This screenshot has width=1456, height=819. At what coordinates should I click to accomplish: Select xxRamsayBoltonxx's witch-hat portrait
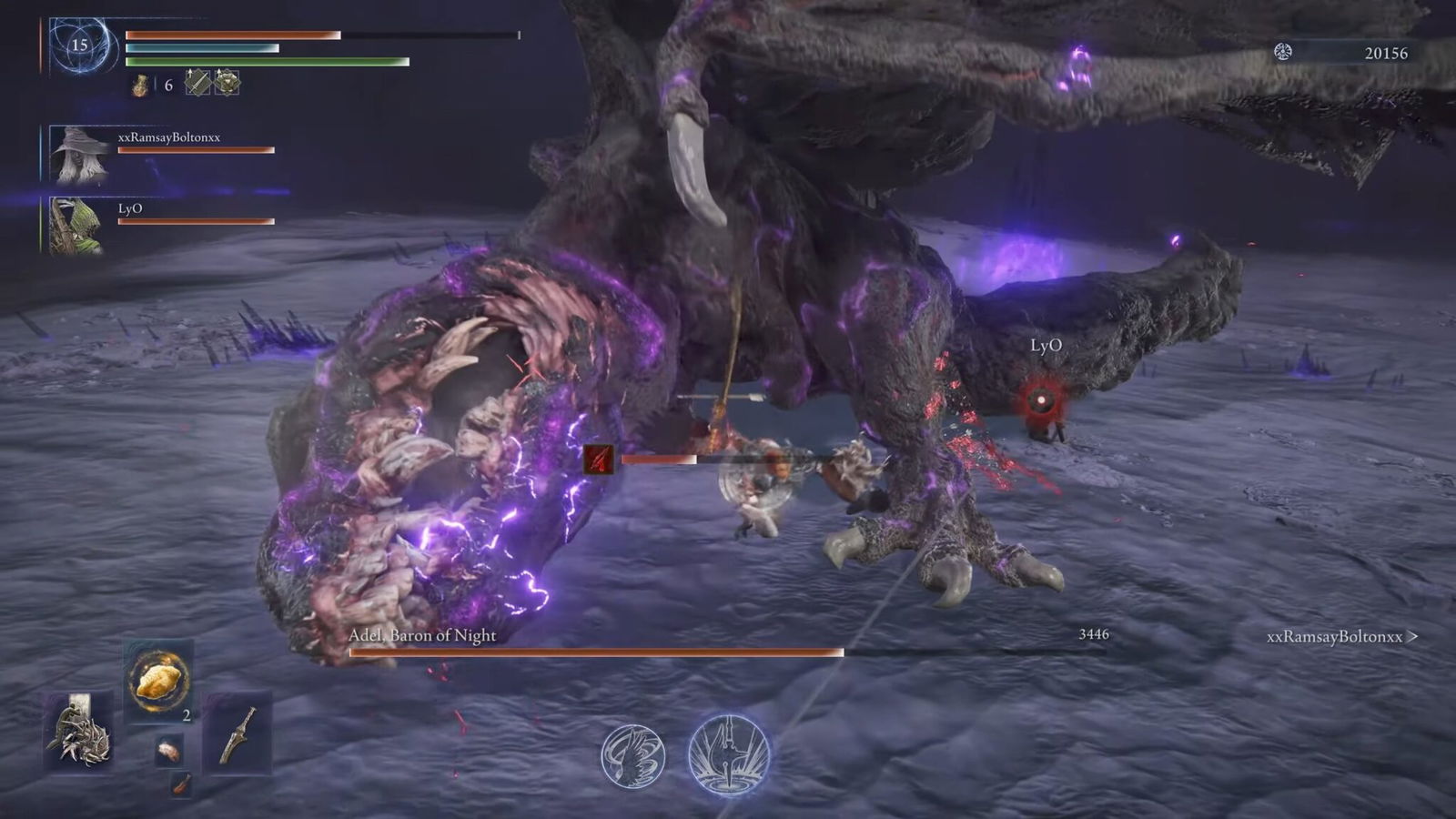(79, 155)
